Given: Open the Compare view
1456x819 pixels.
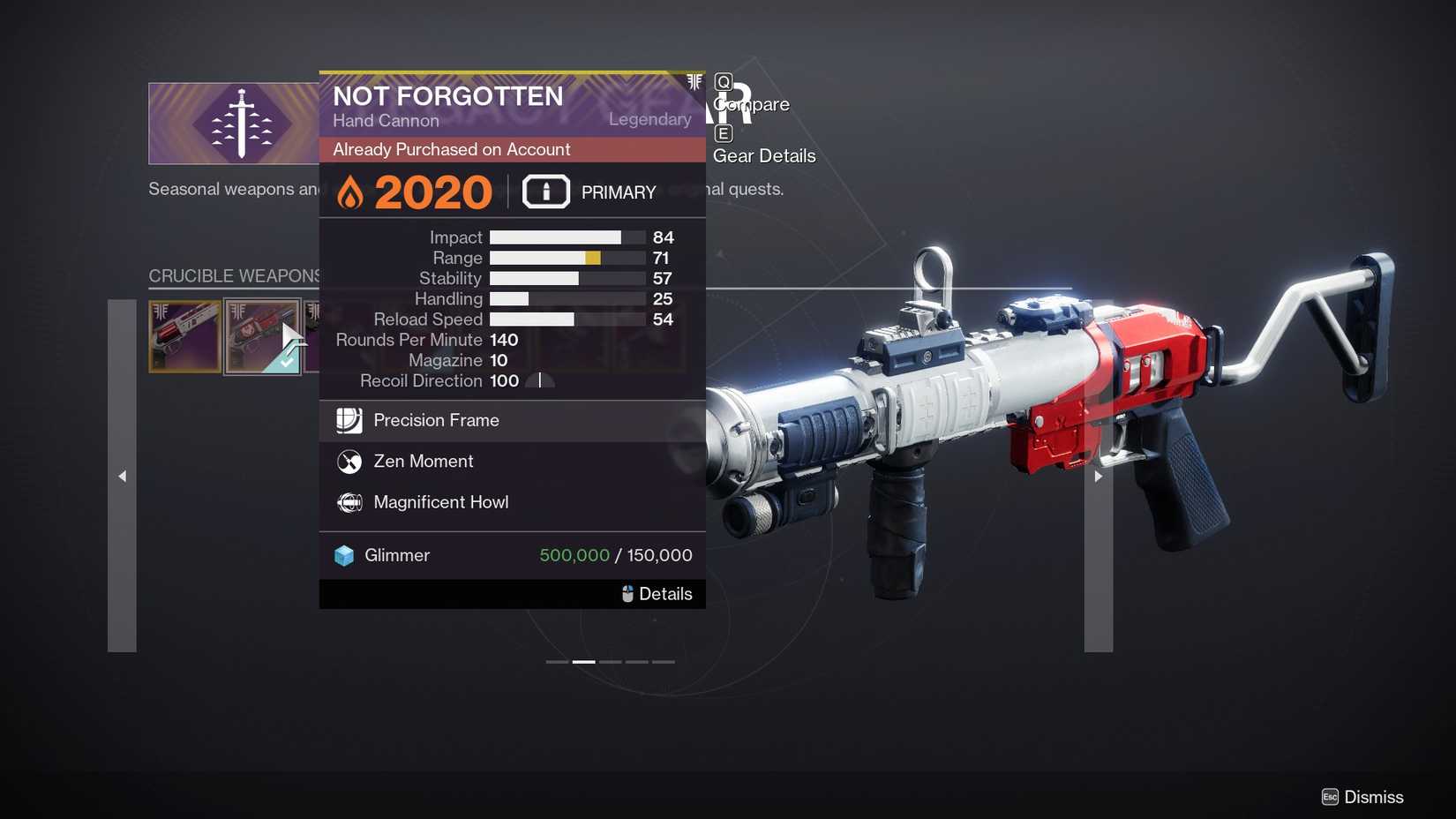Looking at the screenshot, I should 753,104.
